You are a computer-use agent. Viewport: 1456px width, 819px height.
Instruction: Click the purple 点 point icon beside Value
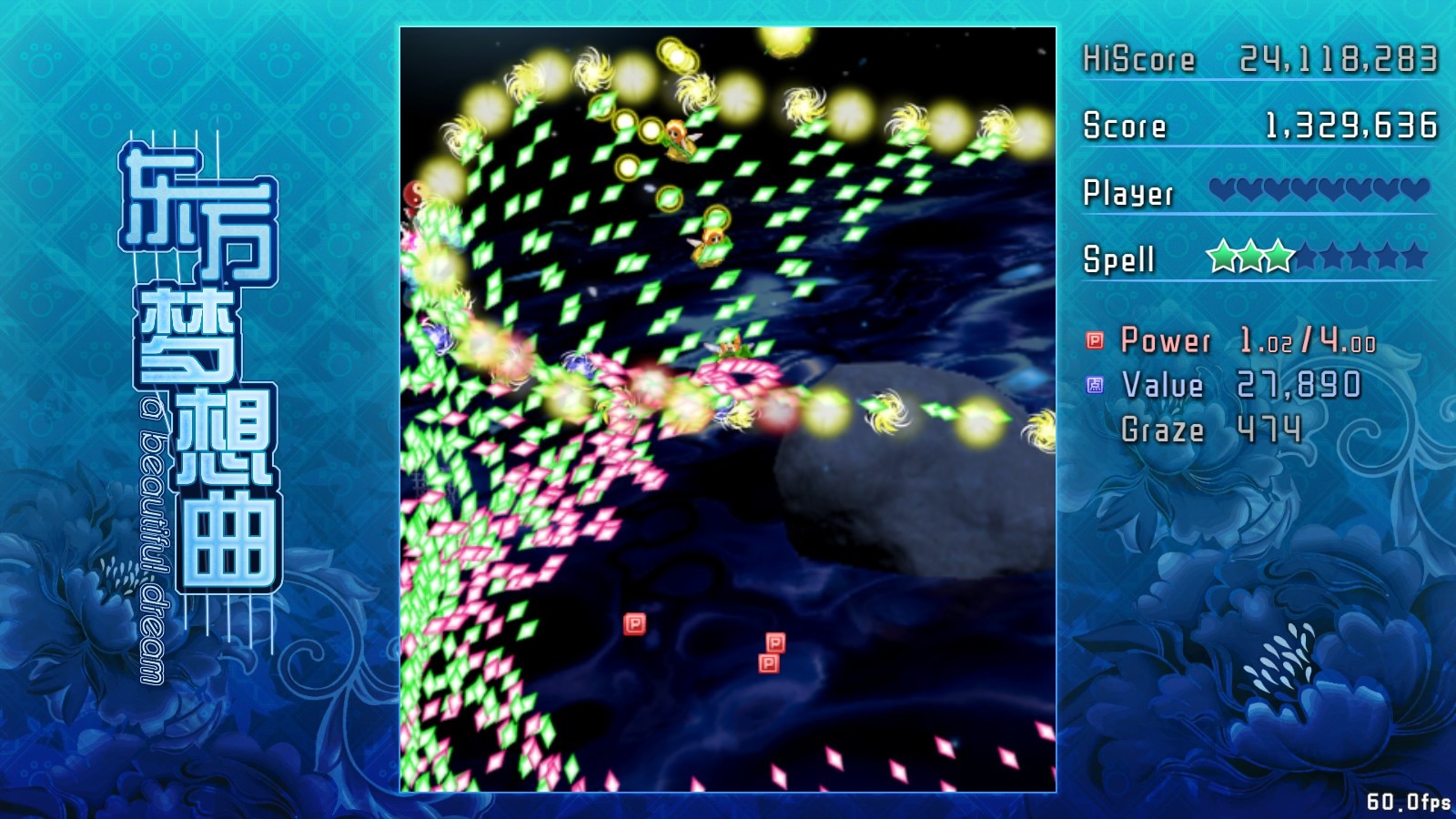(x=1092, y=386)
